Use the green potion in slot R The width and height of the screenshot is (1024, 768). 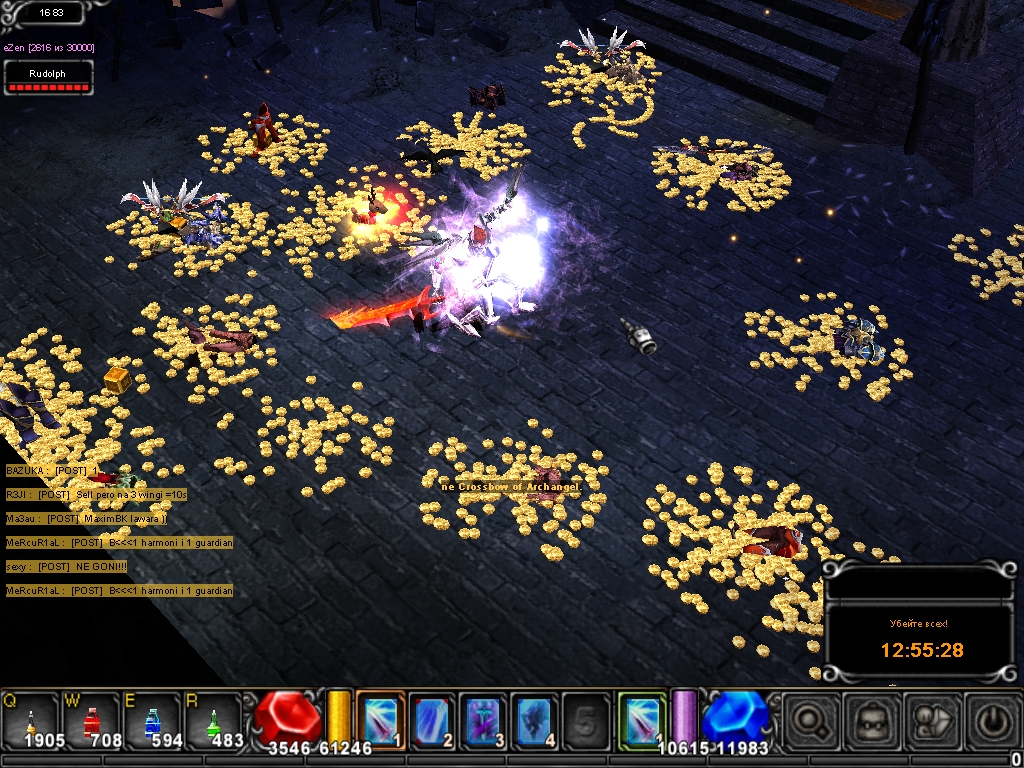click(x=213, y=720)
